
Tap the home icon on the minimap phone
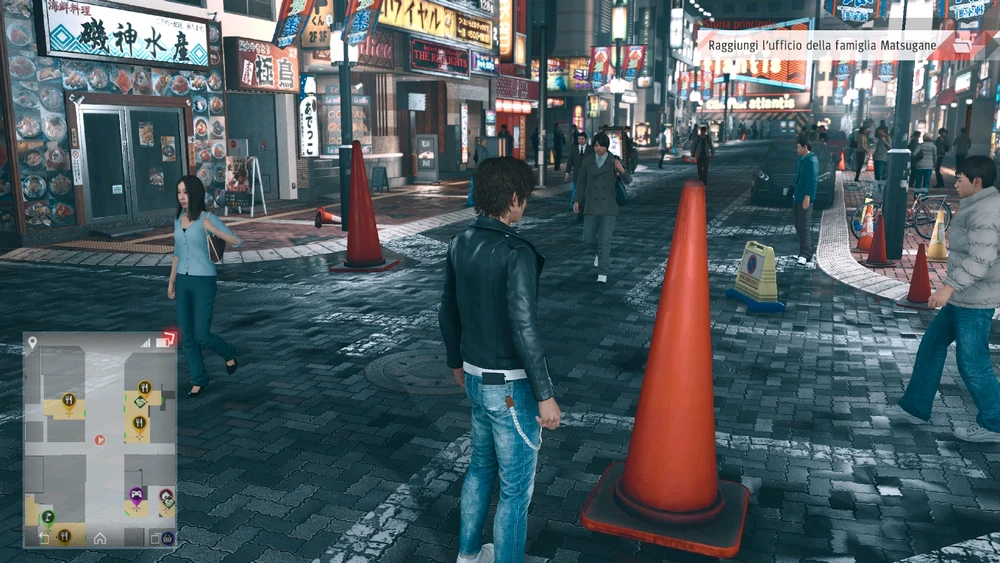pyautogui.click(x=100, y=538)
